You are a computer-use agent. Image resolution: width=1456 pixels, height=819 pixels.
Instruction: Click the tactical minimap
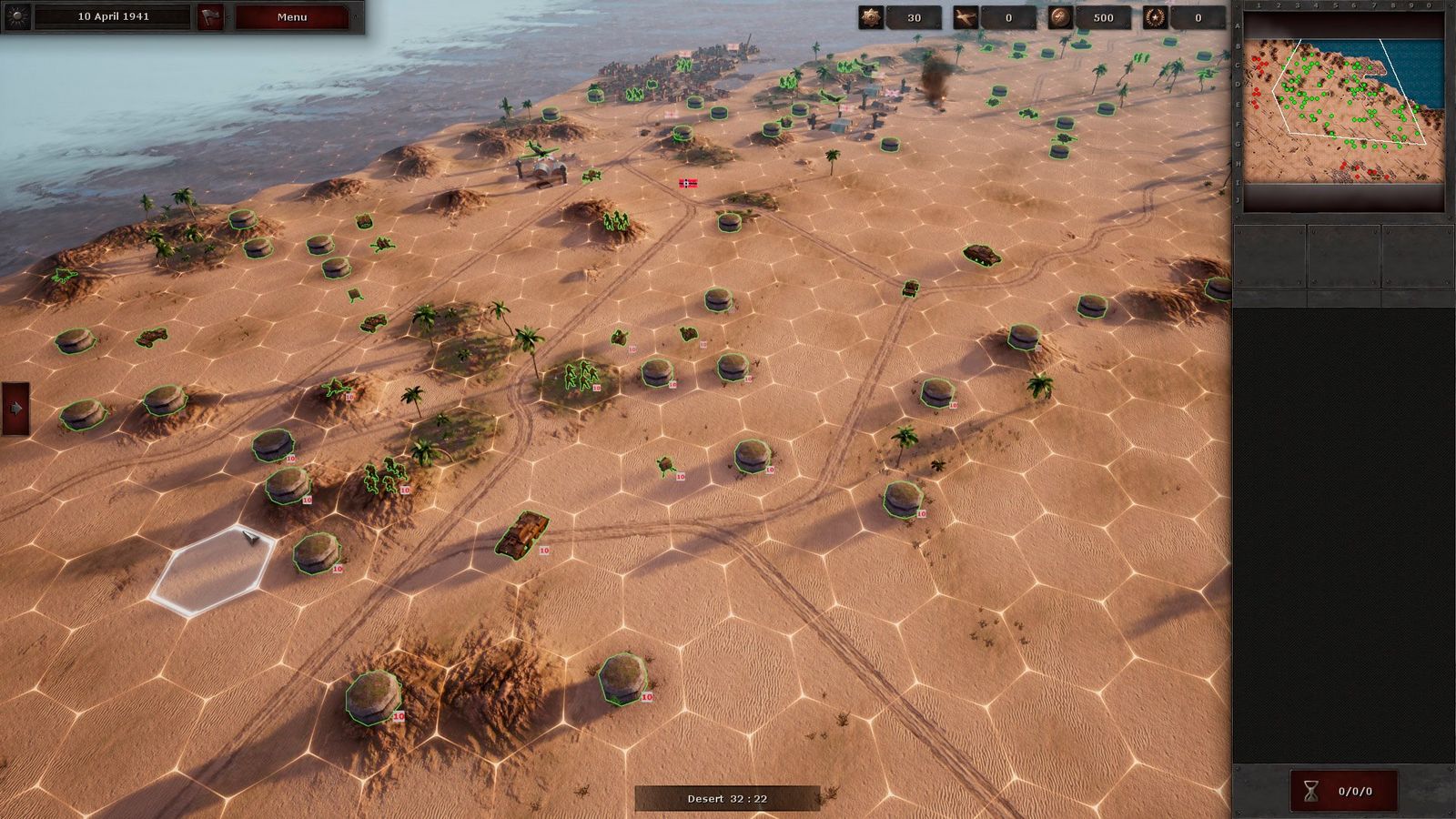pyautogui.click(x=1343, y=111)
